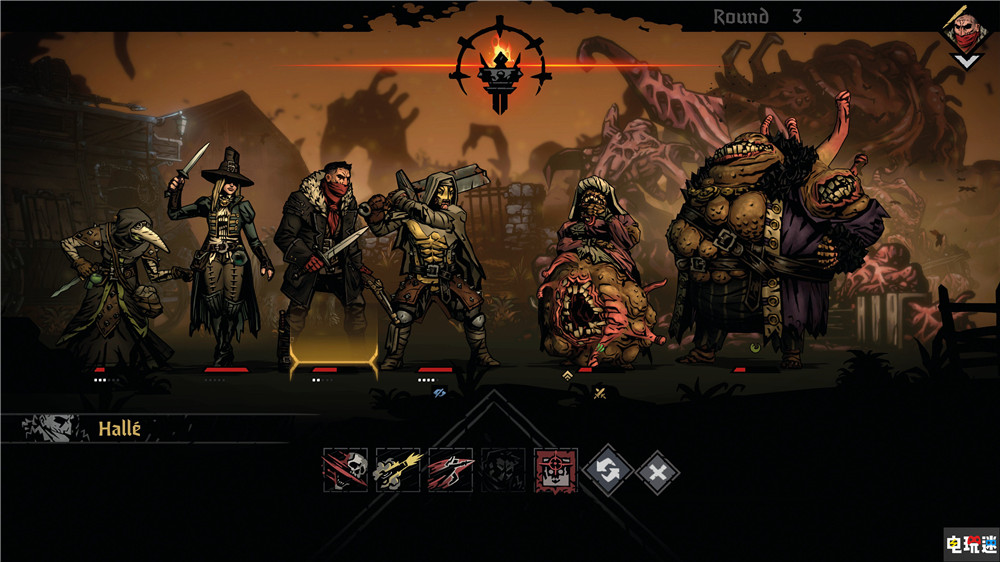The height and width of the screenshot is (562, 1000).
Task: Click the torch flame indicator
Action: click(x=499, y=50)
